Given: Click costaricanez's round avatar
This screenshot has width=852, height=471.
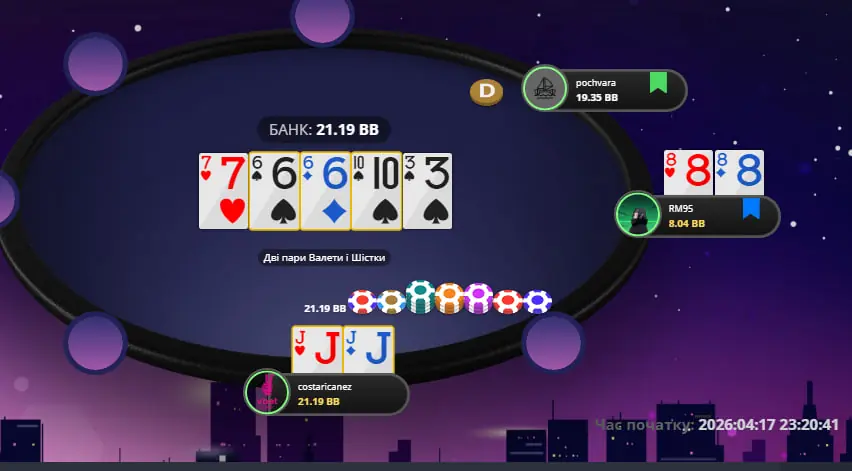Looking at the screenshot, I should [267, 392].
